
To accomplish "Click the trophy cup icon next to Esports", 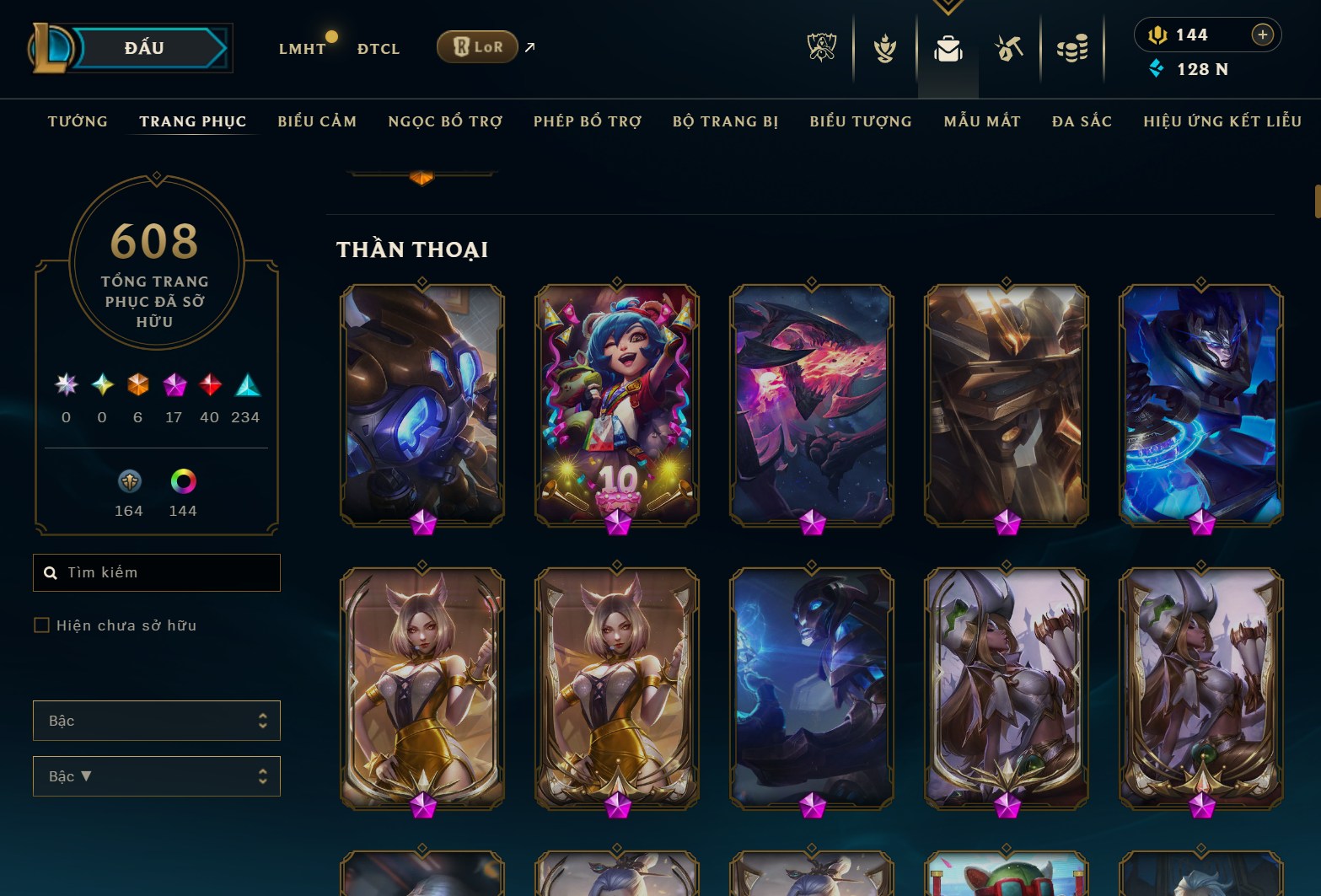I will pos(883,48).
